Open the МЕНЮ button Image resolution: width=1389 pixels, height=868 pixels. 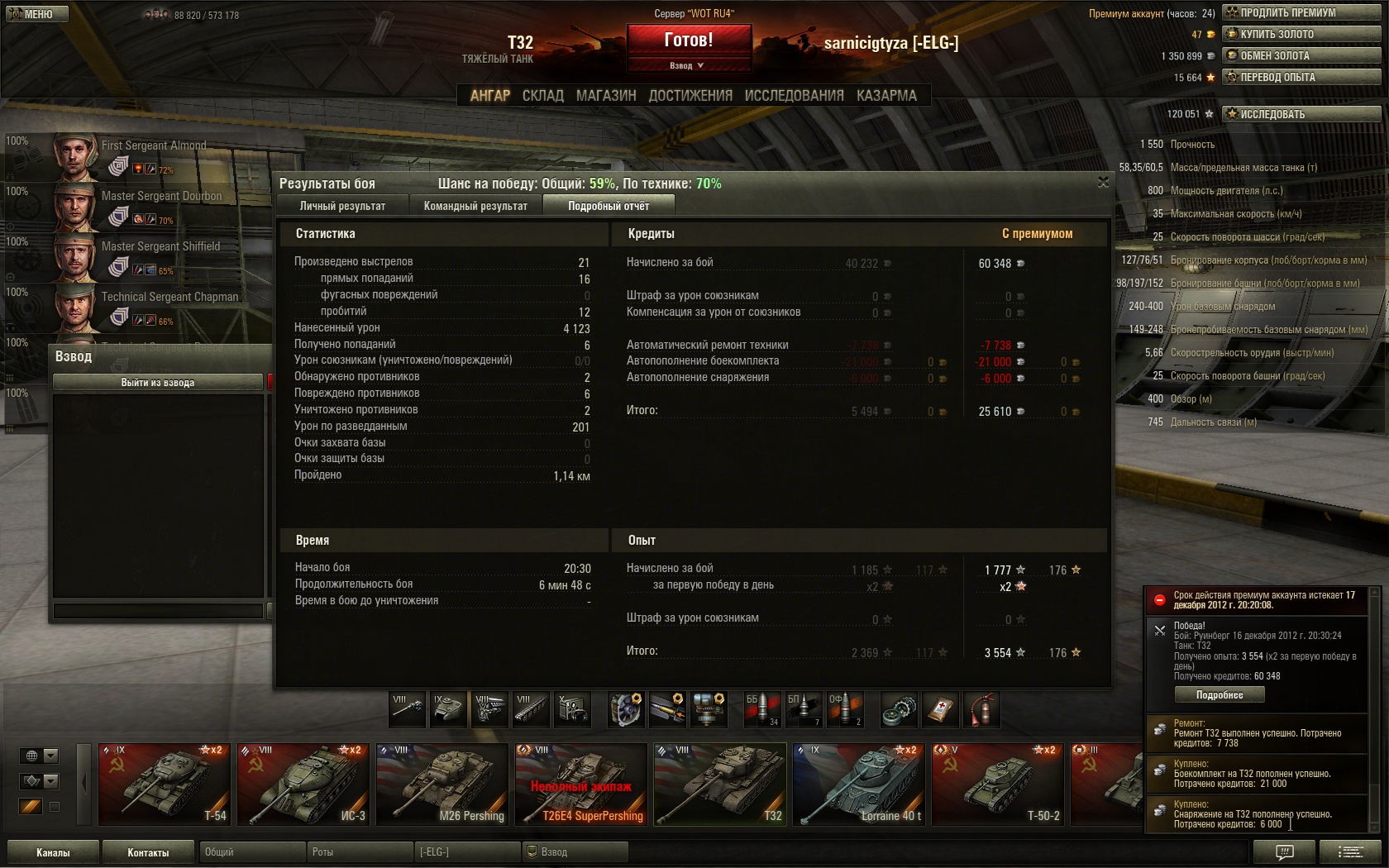[x=36, y=14]
